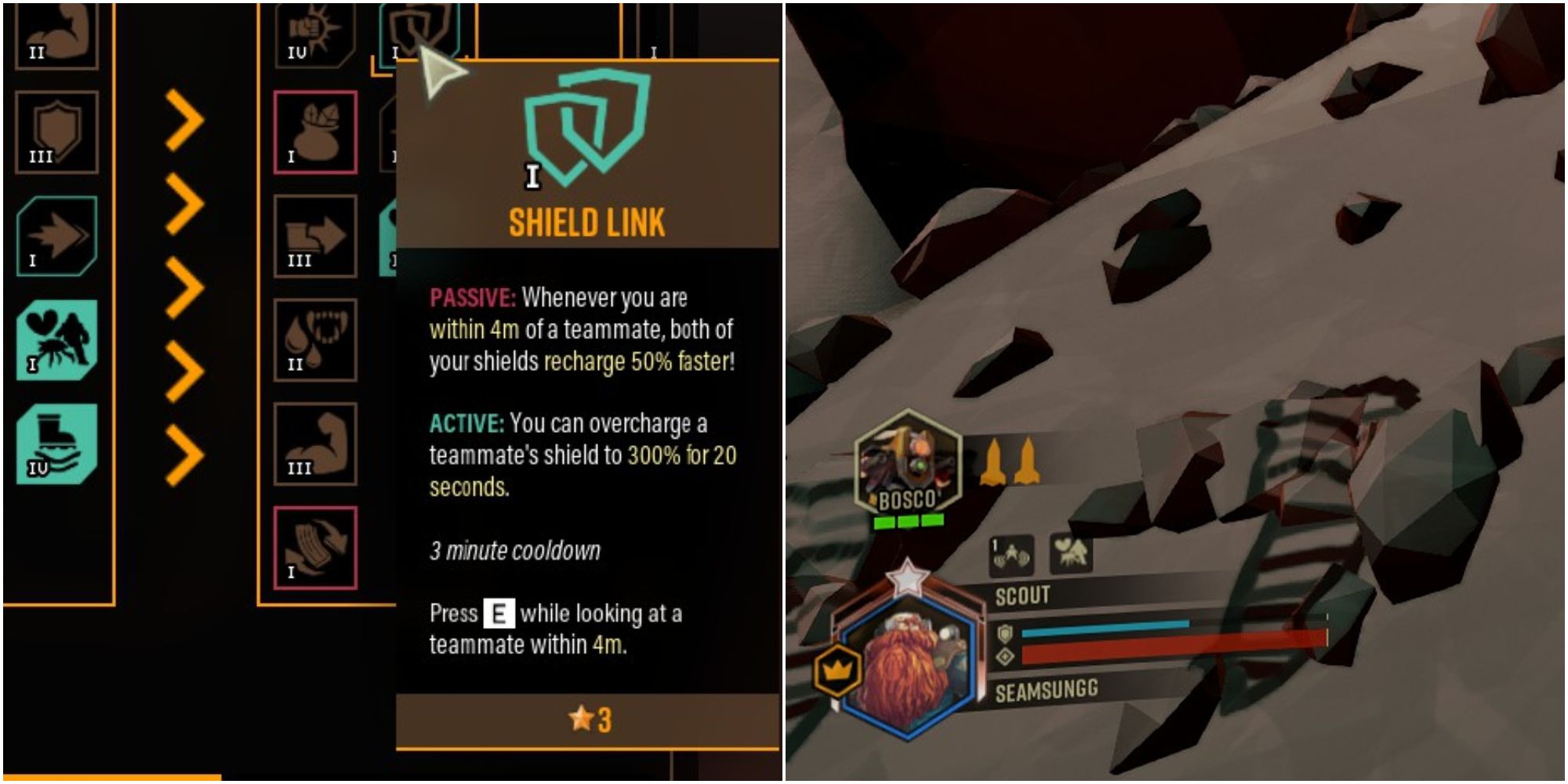Select the Born Ready ammo perk icon marked III

pyautogui.click(x=318, y=235)
